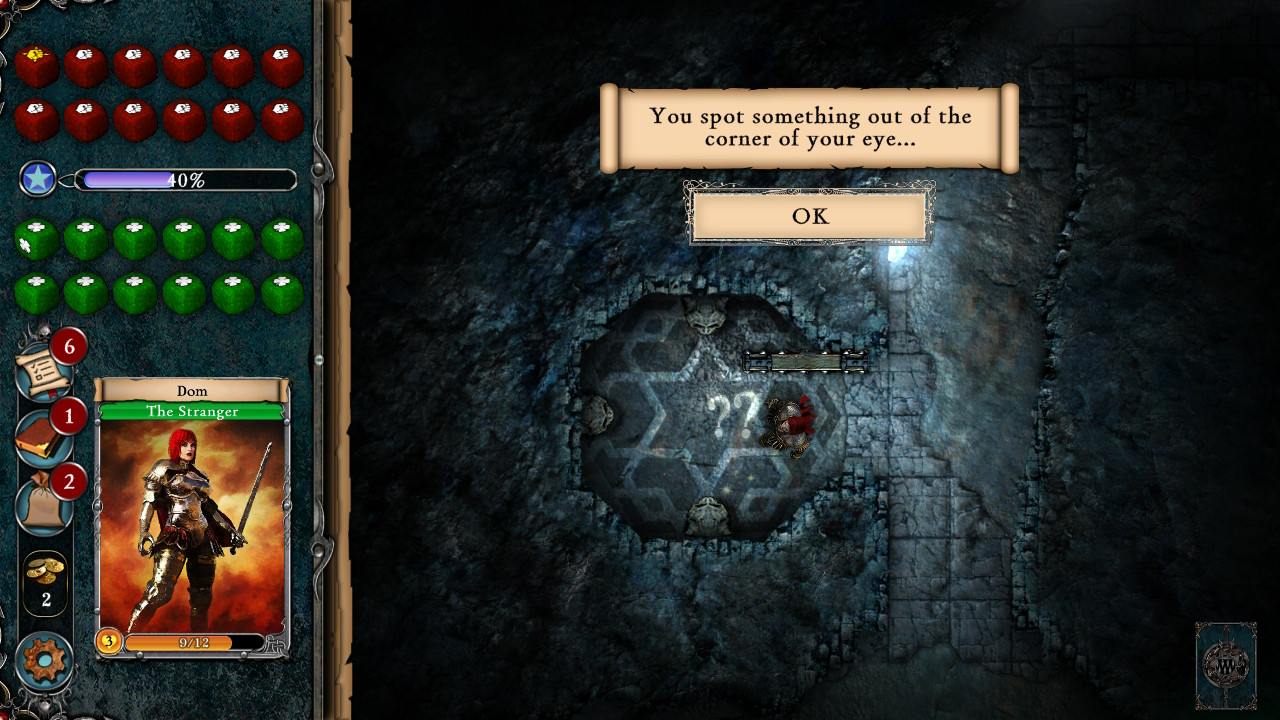The width and height of the screenshot is (1280, 720).
Task: Click the first green plus die
Action: point(36,238)
